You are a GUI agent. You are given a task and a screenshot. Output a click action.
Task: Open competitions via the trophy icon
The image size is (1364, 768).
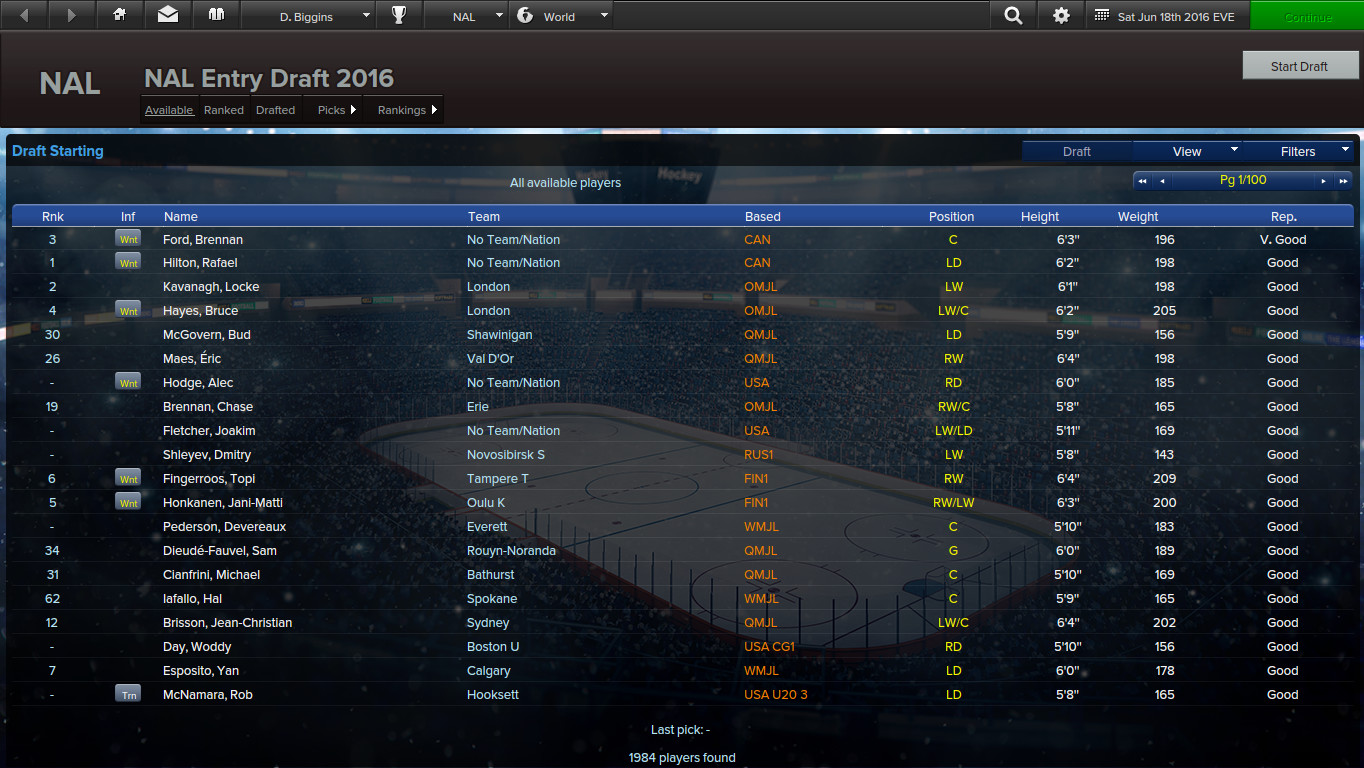pyautogui.click(x=399, y=15)
